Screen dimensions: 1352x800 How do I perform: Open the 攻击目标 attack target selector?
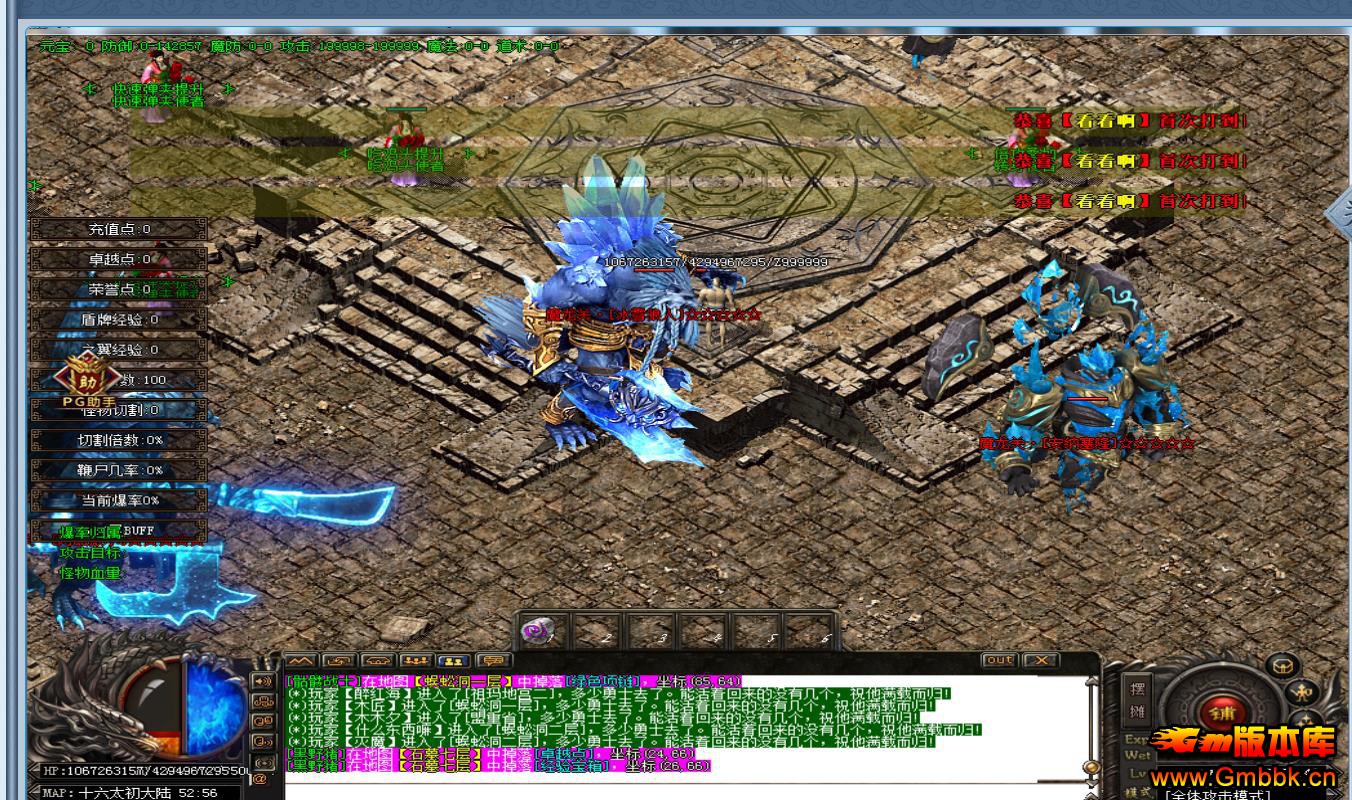tap(92, 552)
